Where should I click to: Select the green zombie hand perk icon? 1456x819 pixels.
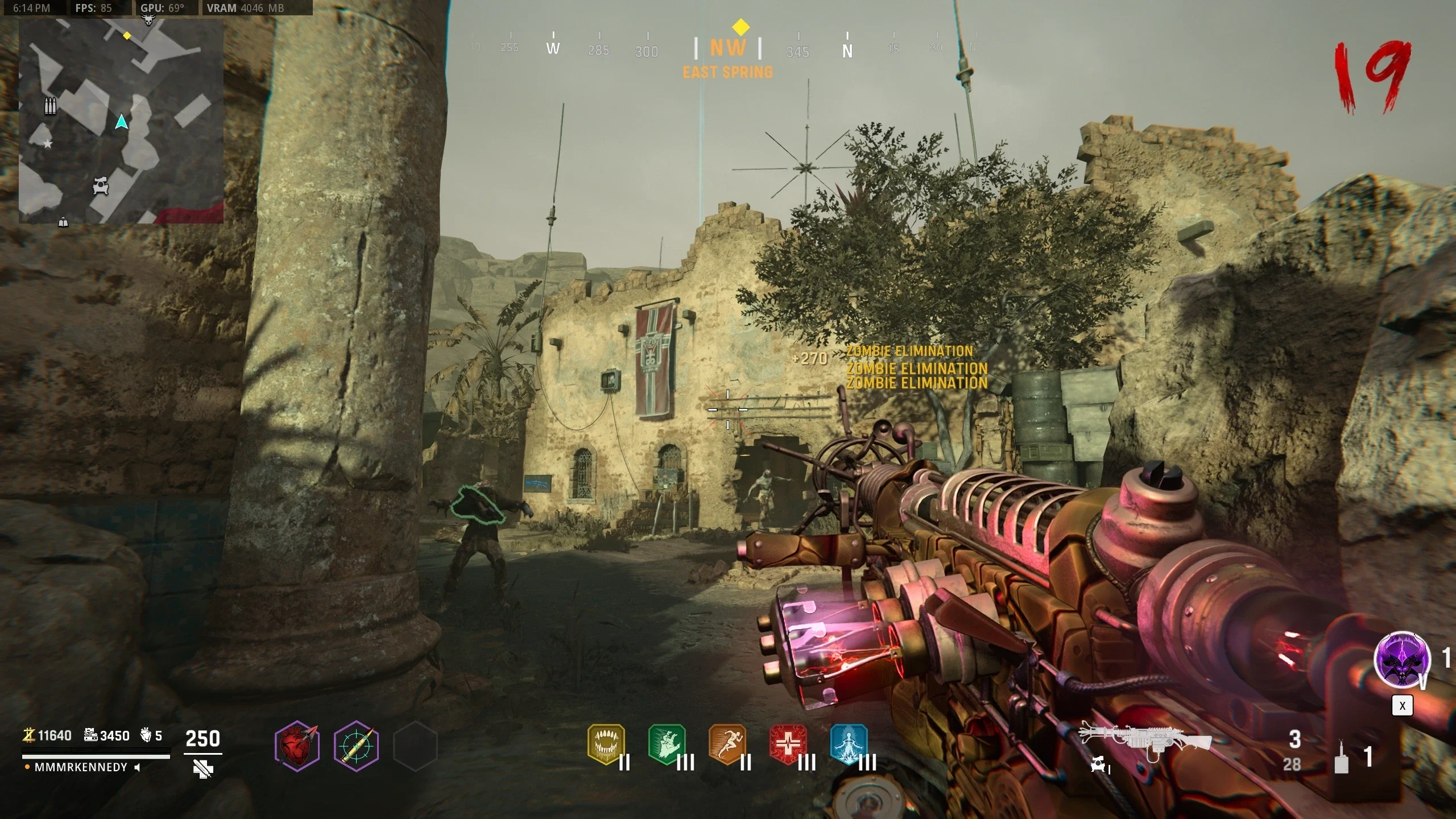(667, 743)
